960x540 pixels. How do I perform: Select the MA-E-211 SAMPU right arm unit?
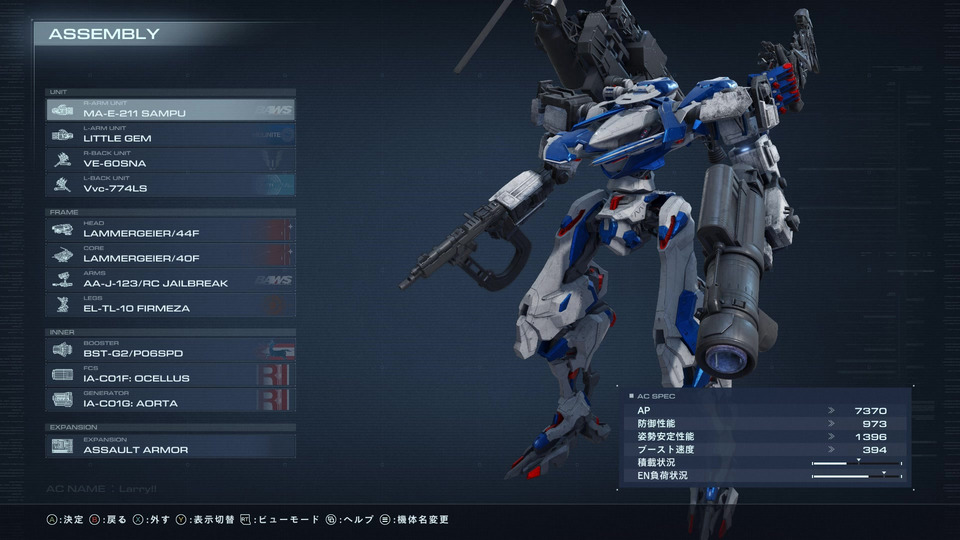click(x=170, y=110)
